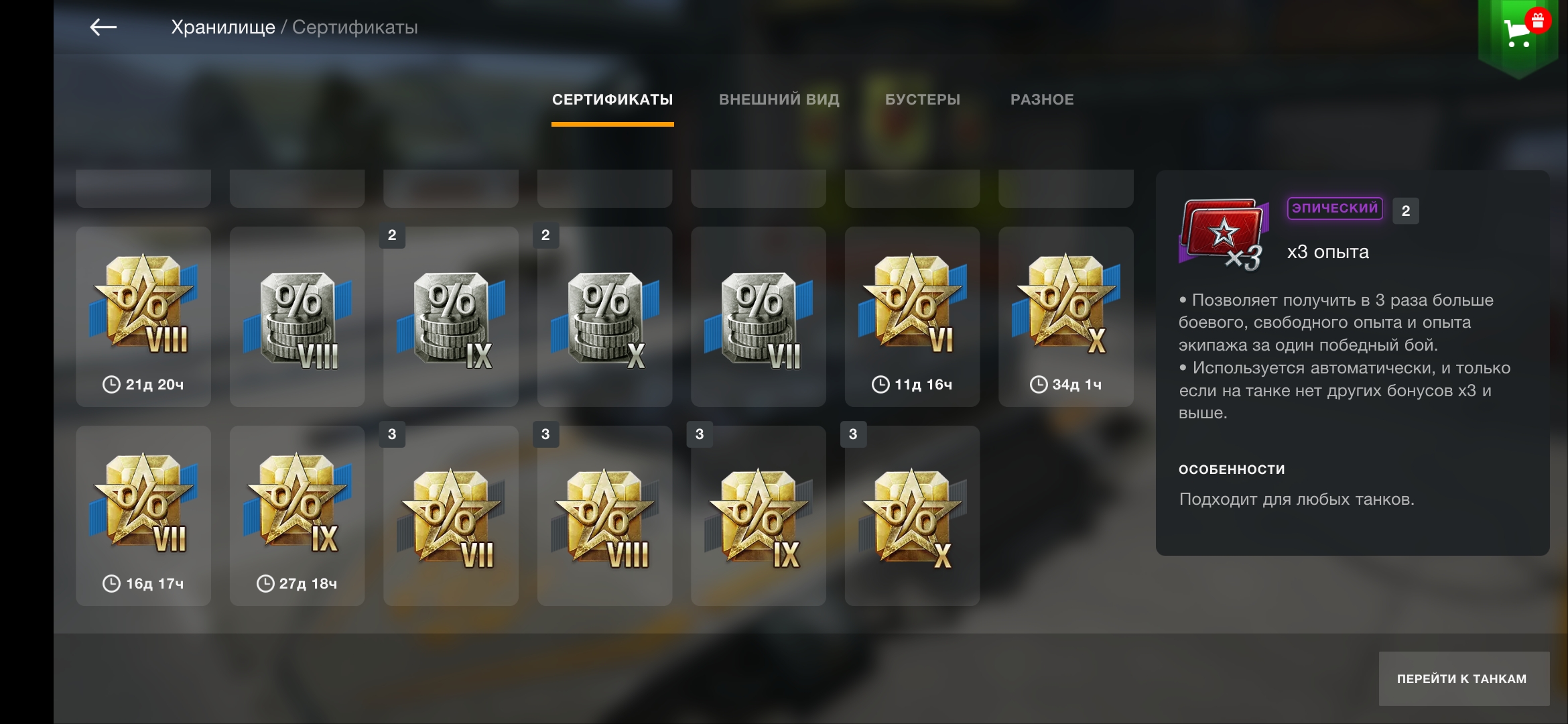Select gold star tier X certificate with 34д 1ч timer
This screenshot has height=724, width=1568.
1066,316
